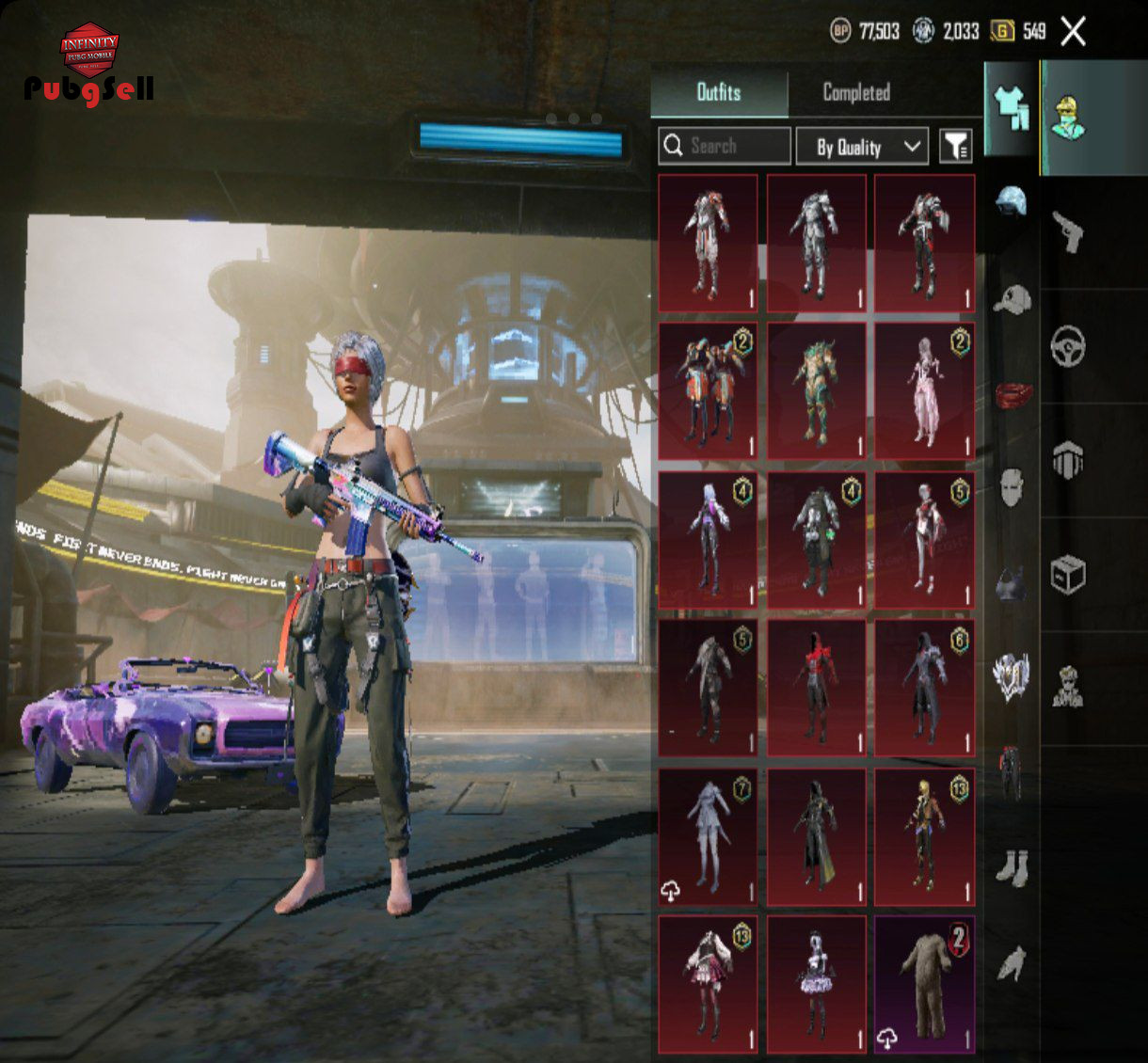This screenshot has width=1148, height=1063.
Task: Open the face mask category
Action: tap(1012, 487)
